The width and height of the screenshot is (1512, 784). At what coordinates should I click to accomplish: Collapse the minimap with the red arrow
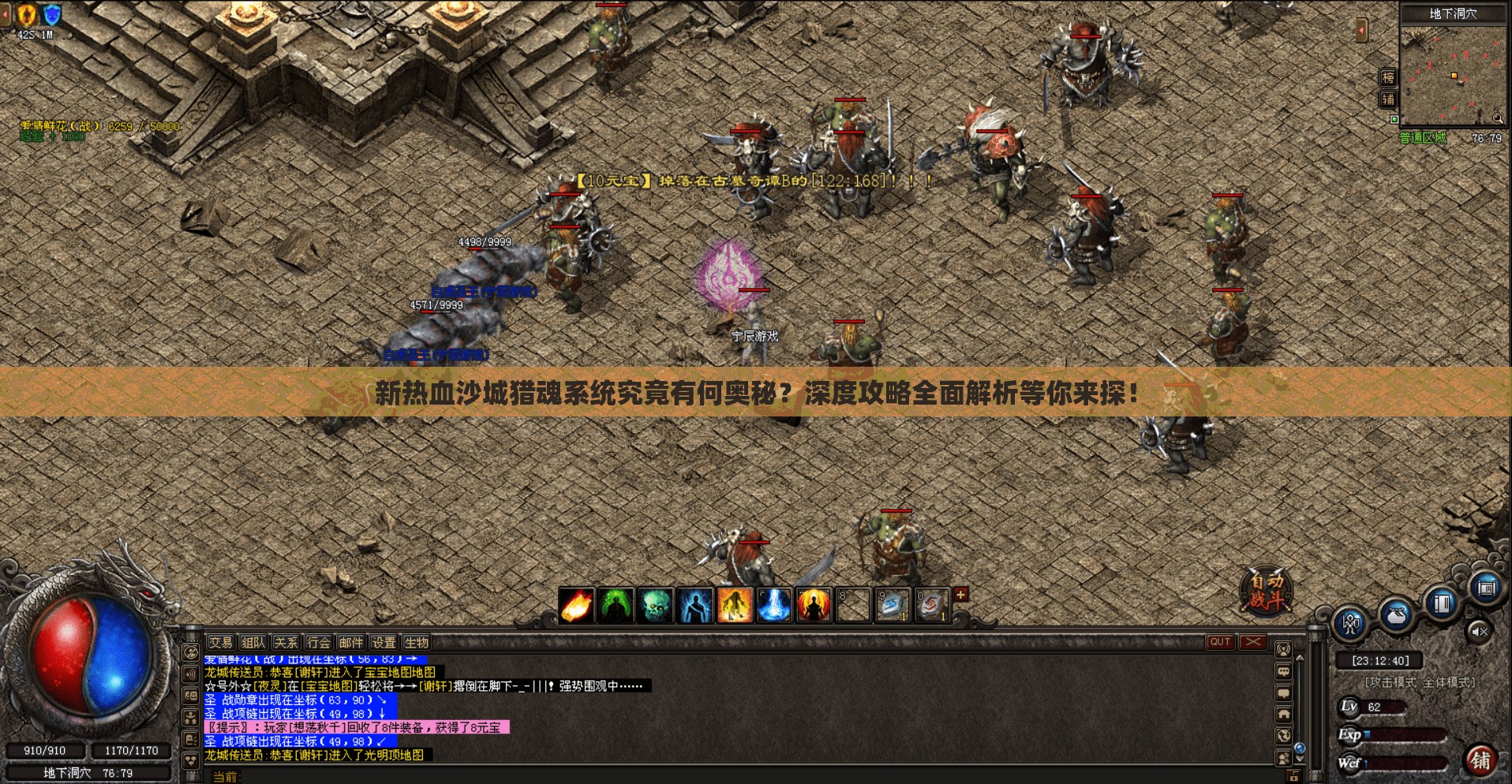pos(1361,31)
